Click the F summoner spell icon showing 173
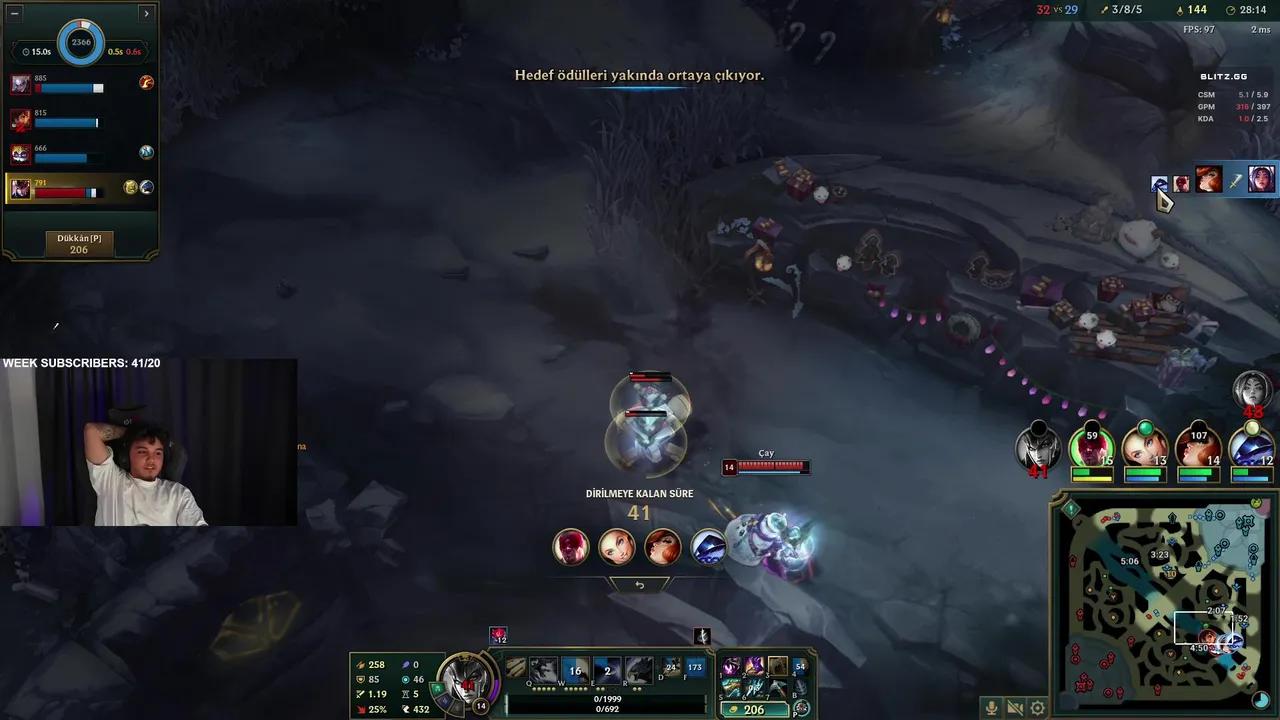The image size is (1280, 720). tap(698, 668)
